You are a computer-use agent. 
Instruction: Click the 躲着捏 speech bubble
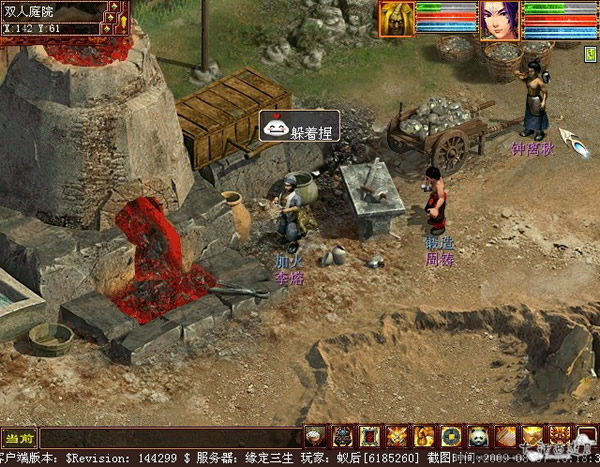tap(300, 126)
